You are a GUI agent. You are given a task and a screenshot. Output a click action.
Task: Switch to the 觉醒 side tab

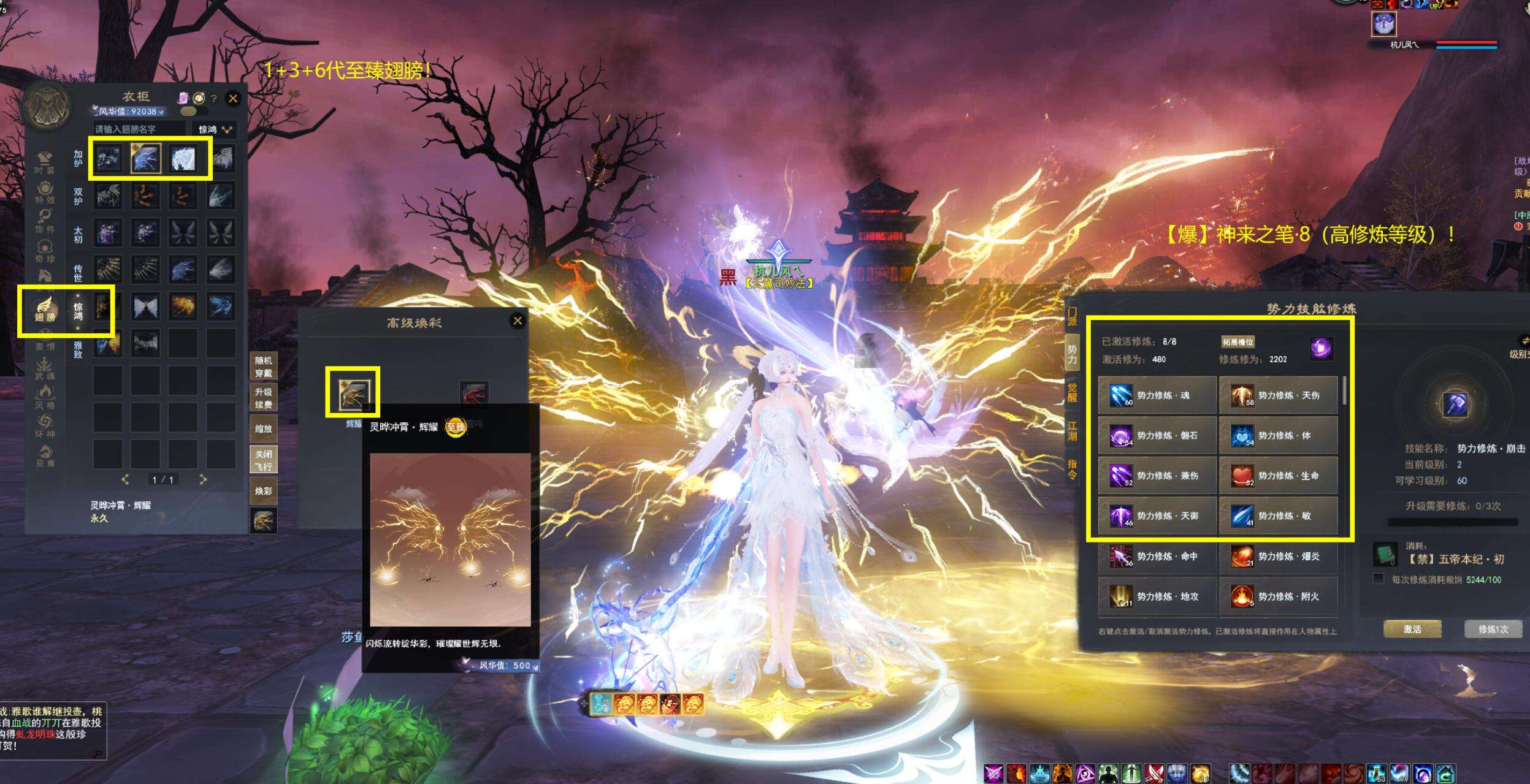tap(1073, 392)
